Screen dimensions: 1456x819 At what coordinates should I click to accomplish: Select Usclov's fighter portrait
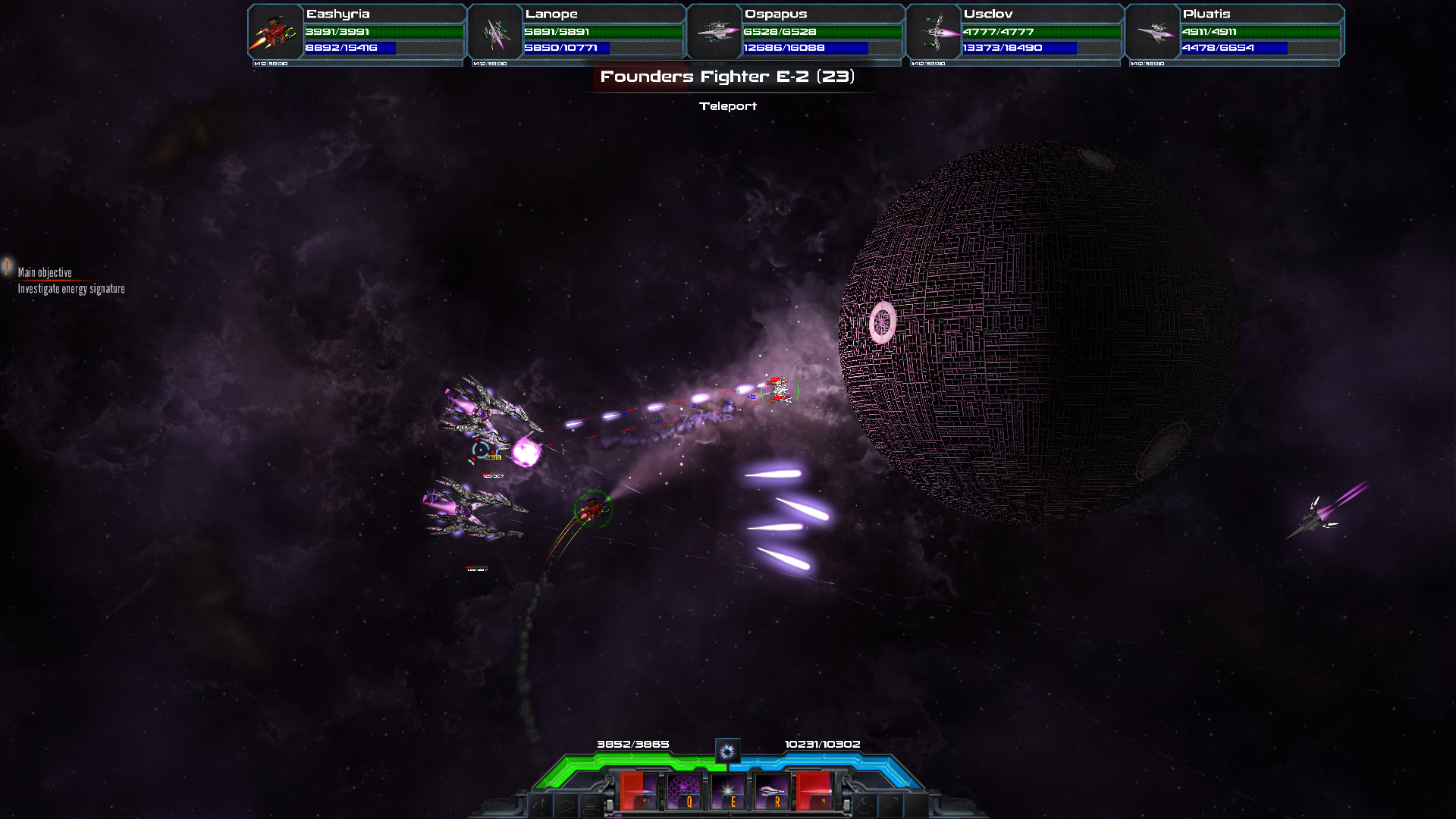coord(934,32)
